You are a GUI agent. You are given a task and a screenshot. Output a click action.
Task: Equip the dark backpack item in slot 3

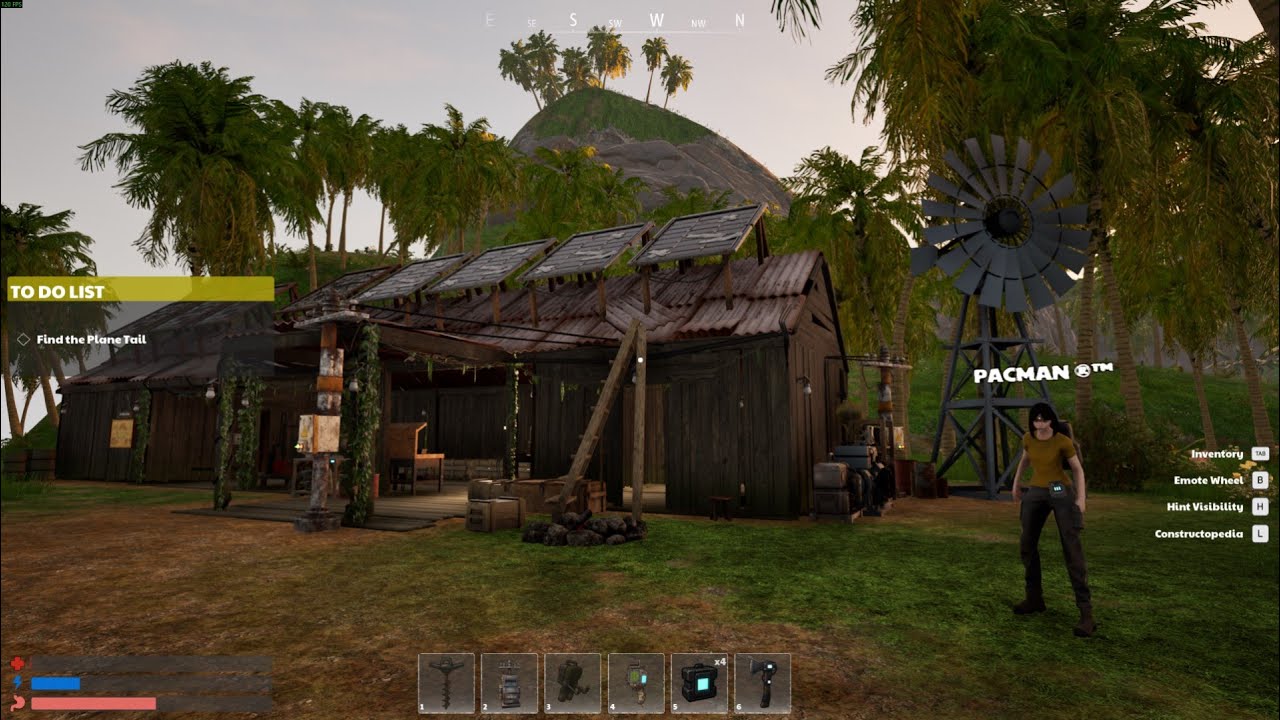[572, 683]
